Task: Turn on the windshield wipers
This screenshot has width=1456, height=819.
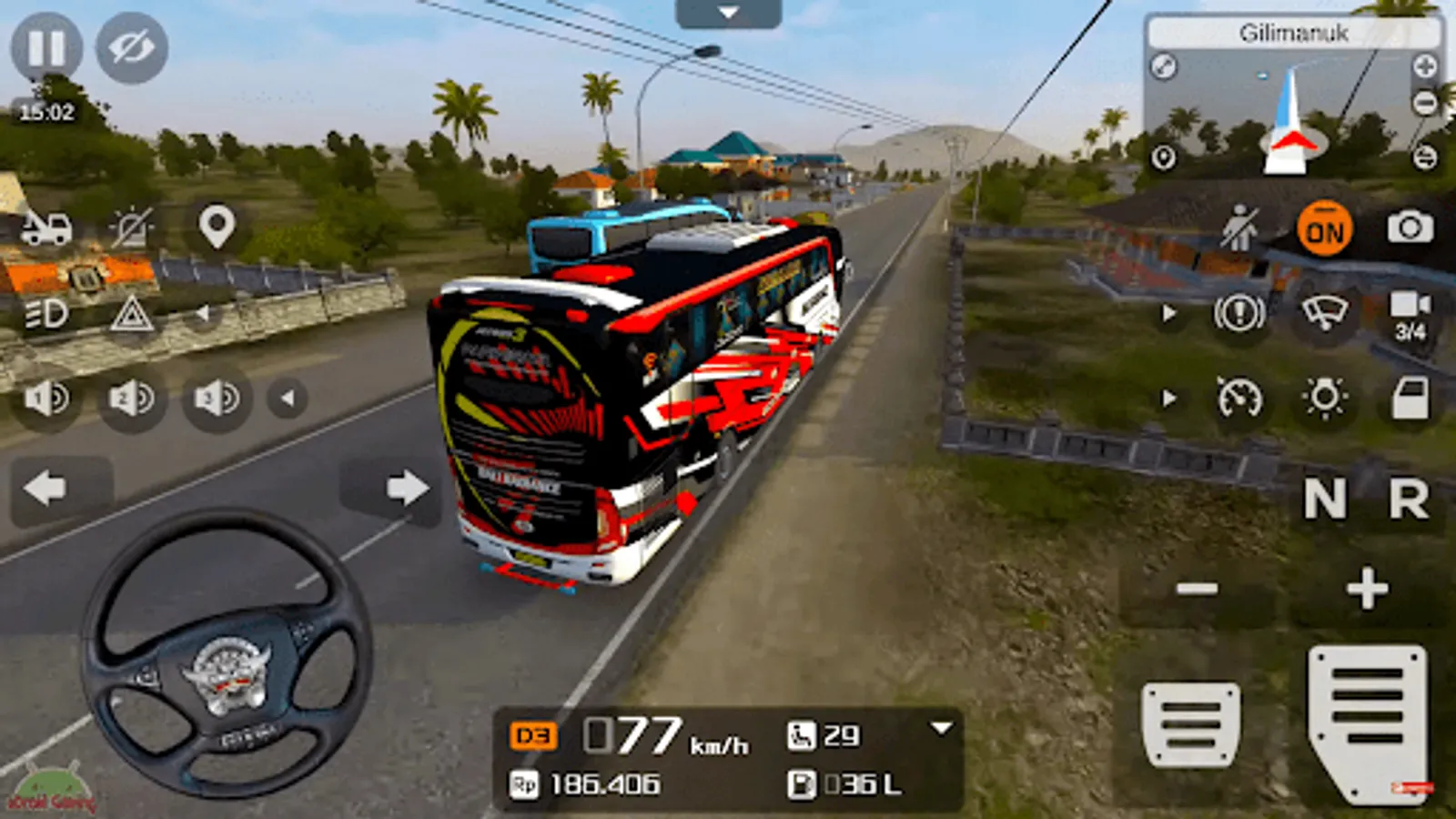Action: pos(1324,313)
